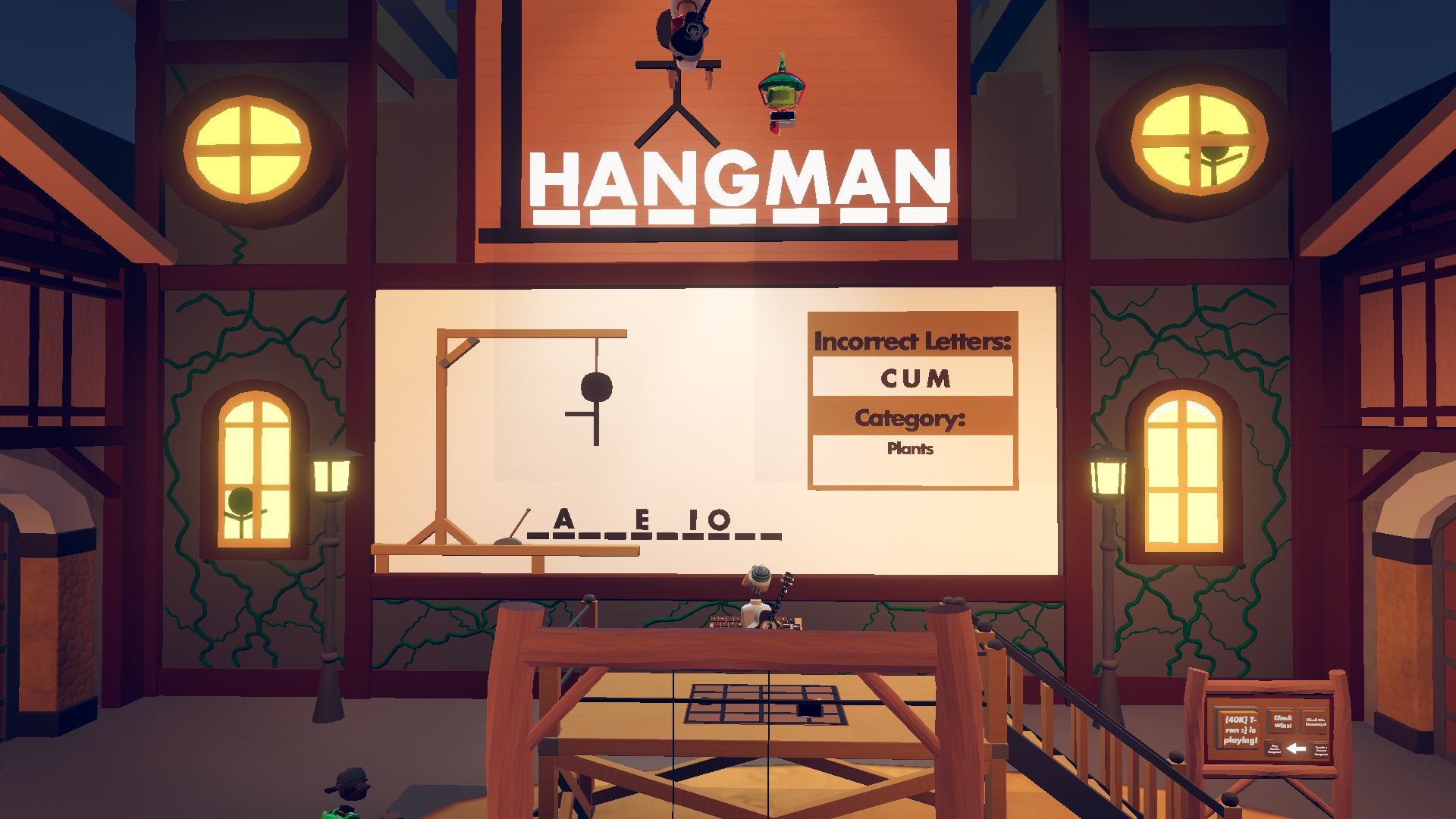The image size is (1456, 819).
Task: Expand the Incorrect Letters box showing C U M
Action: 912,378
